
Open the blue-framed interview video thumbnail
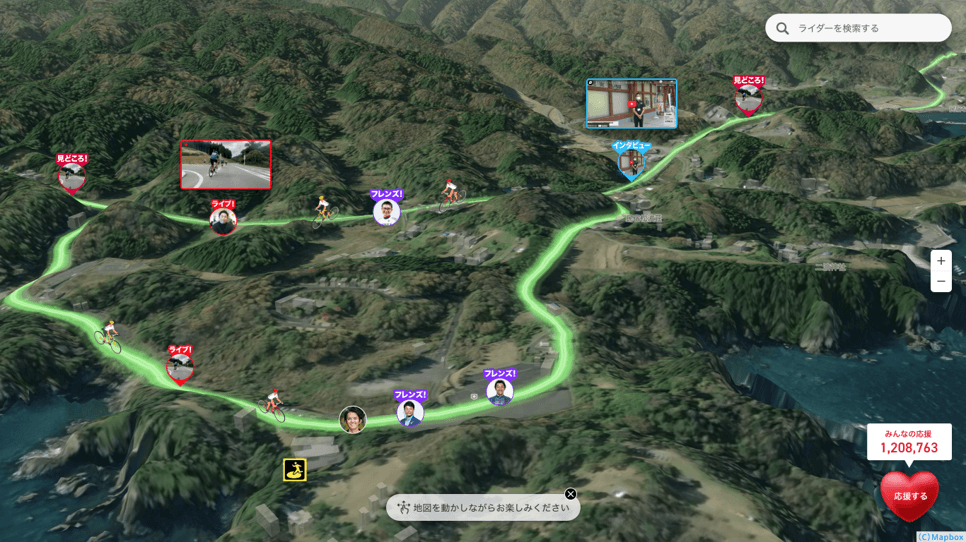[x=631, y=104]
